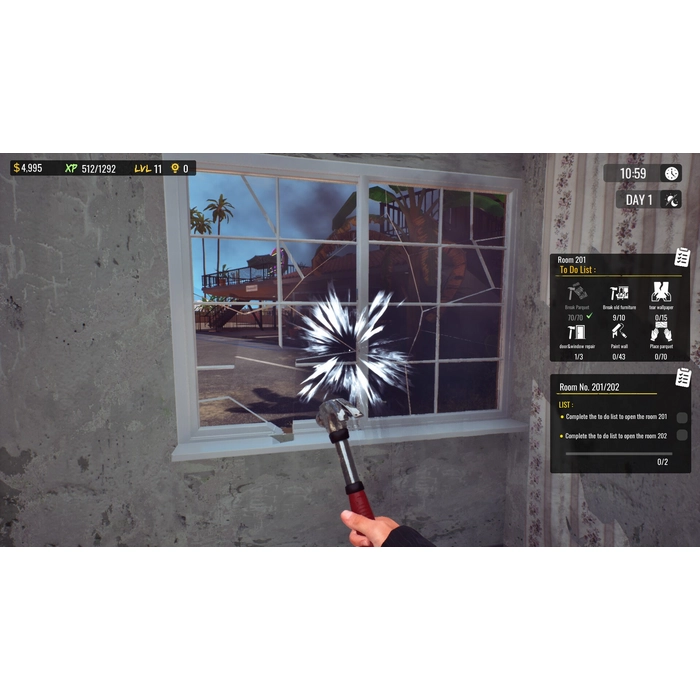This screenshot has height=700, width=700.
Task: Open the Room 201 To Do List clipboard icon
Action: [682, 257]
